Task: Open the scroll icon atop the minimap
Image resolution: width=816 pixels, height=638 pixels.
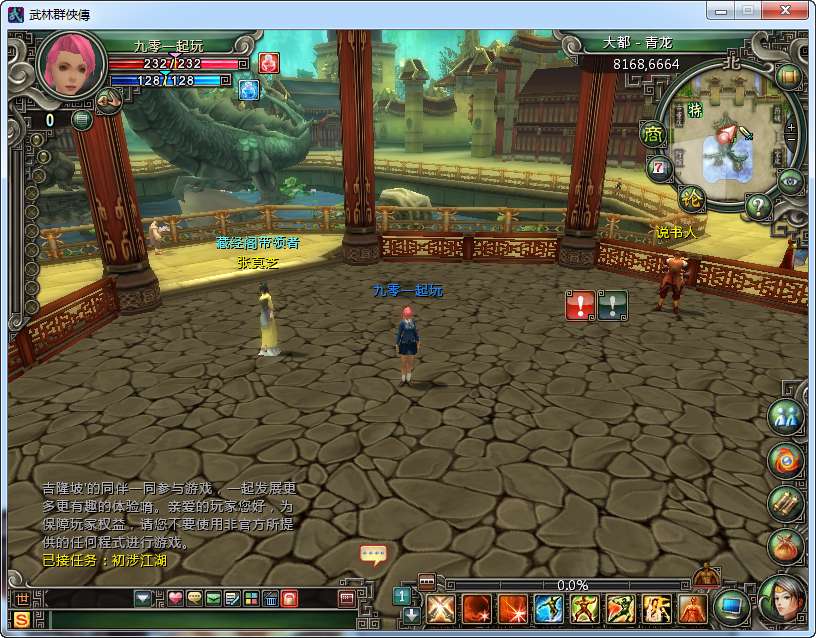Action: [788, 75]
